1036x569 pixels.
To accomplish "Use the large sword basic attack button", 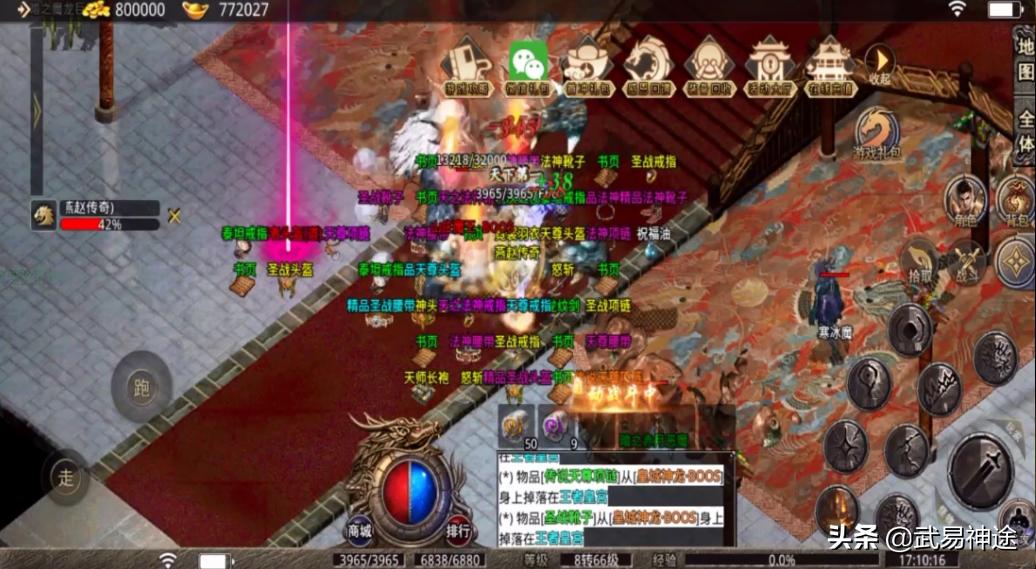I will 980,471.
